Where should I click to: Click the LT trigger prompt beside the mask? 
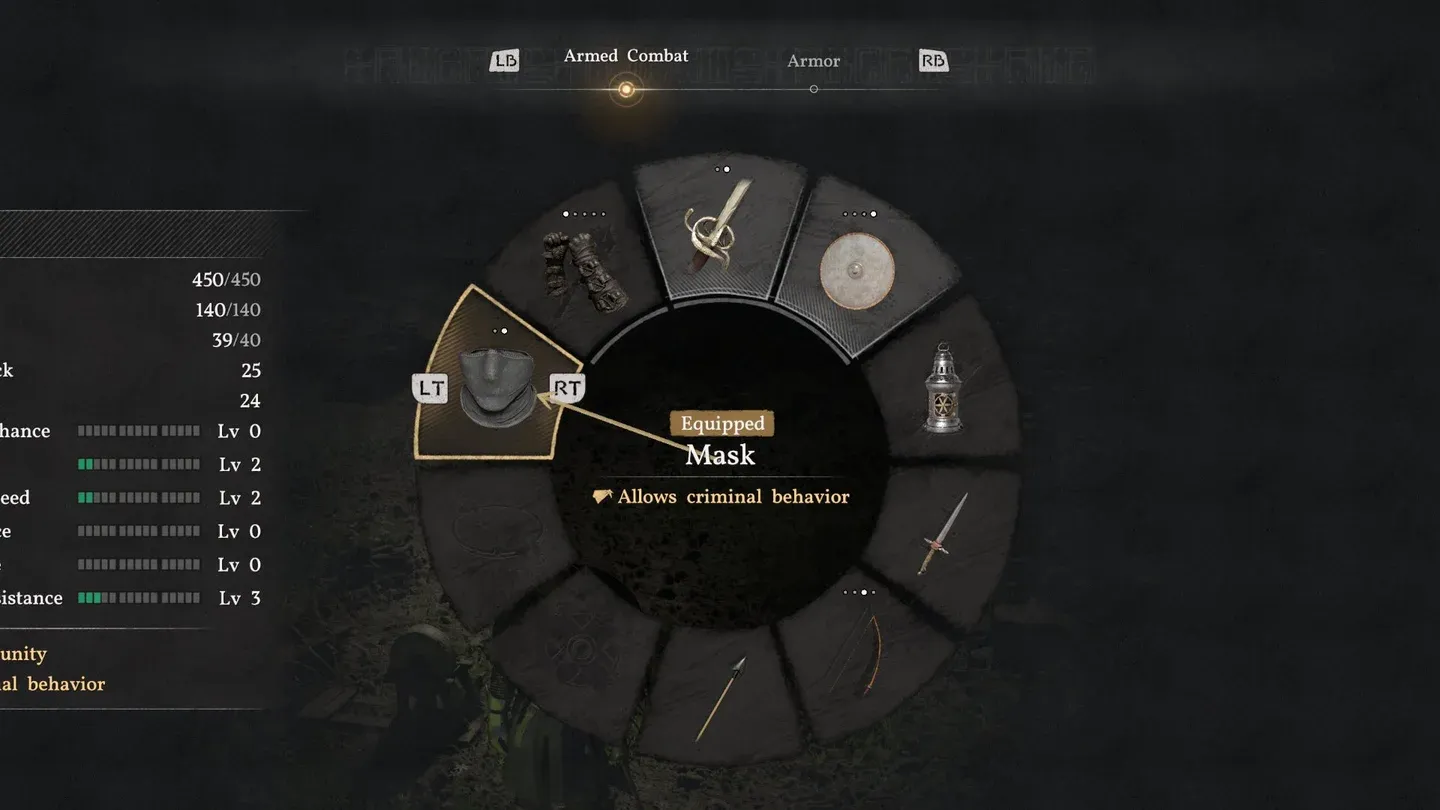430,386
